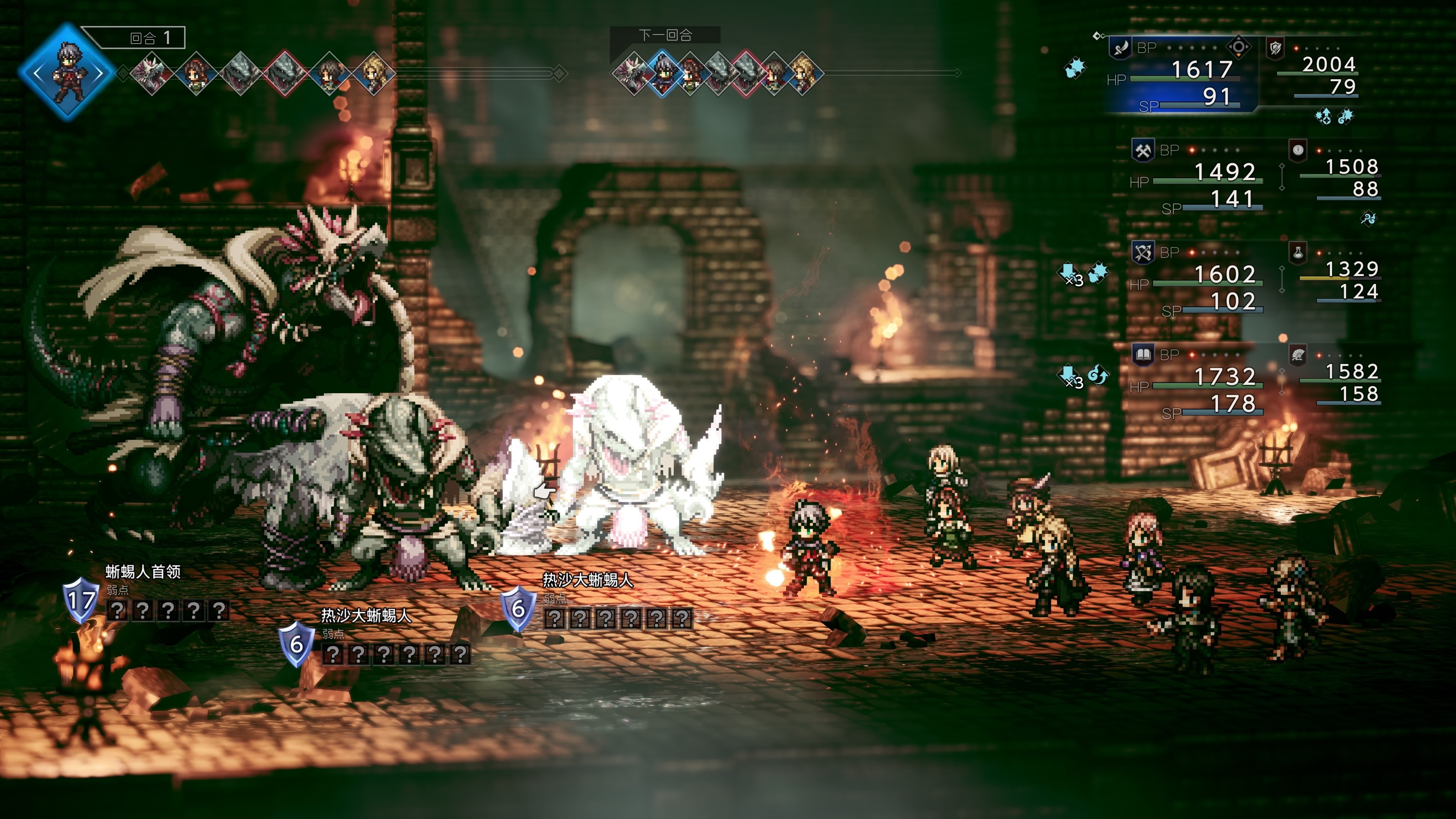The height and width of the screenshot is (819, 1456).
Task: Pick the scholar open-book job icon
Action: click(x=1143, y=355)
